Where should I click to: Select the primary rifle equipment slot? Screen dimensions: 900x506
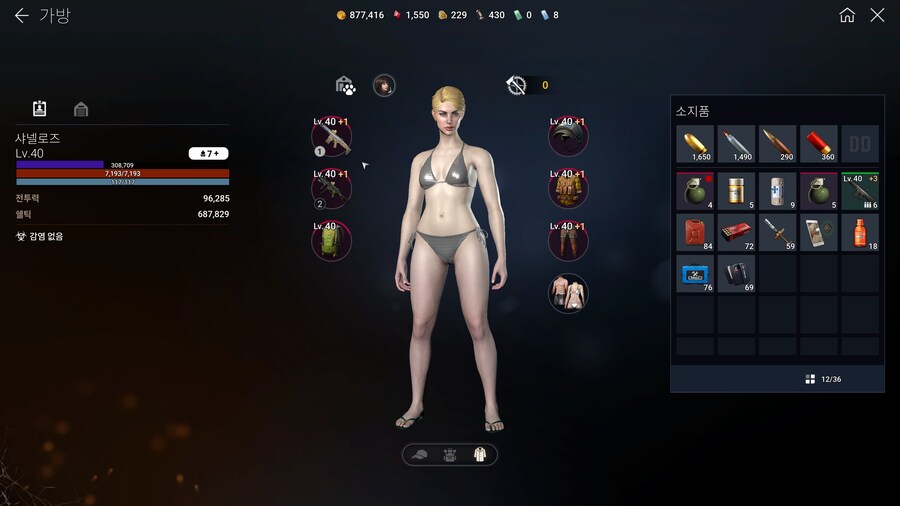(331, 138)
